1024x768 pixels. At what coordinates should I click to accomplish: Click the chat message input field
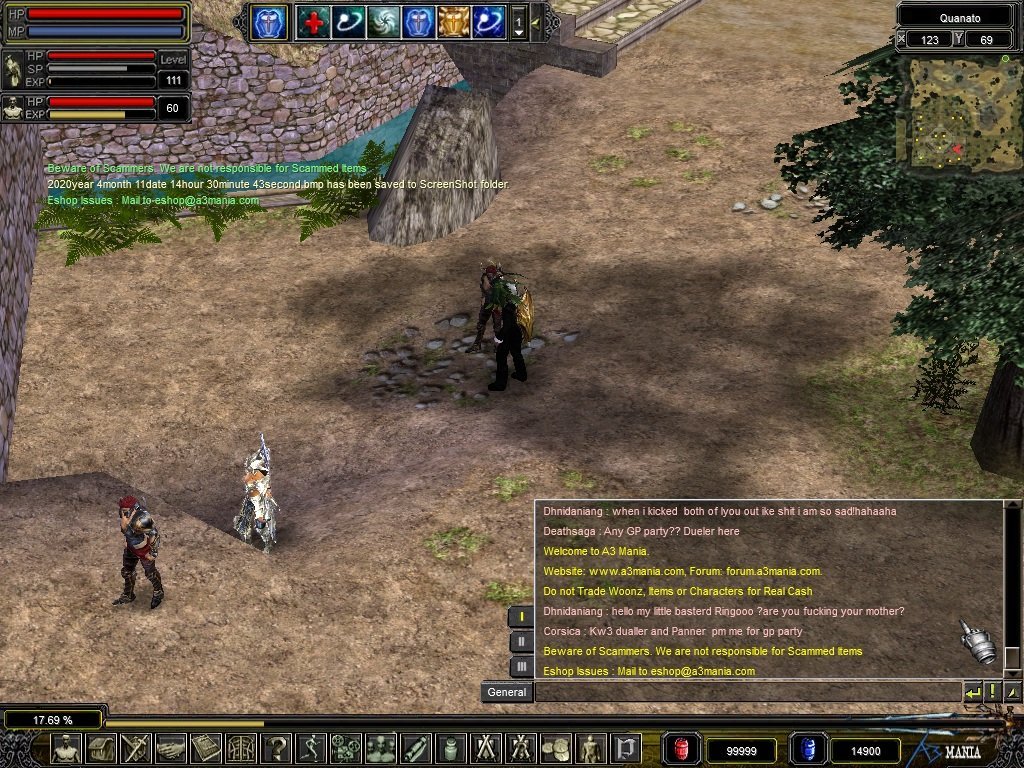point(745,692)
